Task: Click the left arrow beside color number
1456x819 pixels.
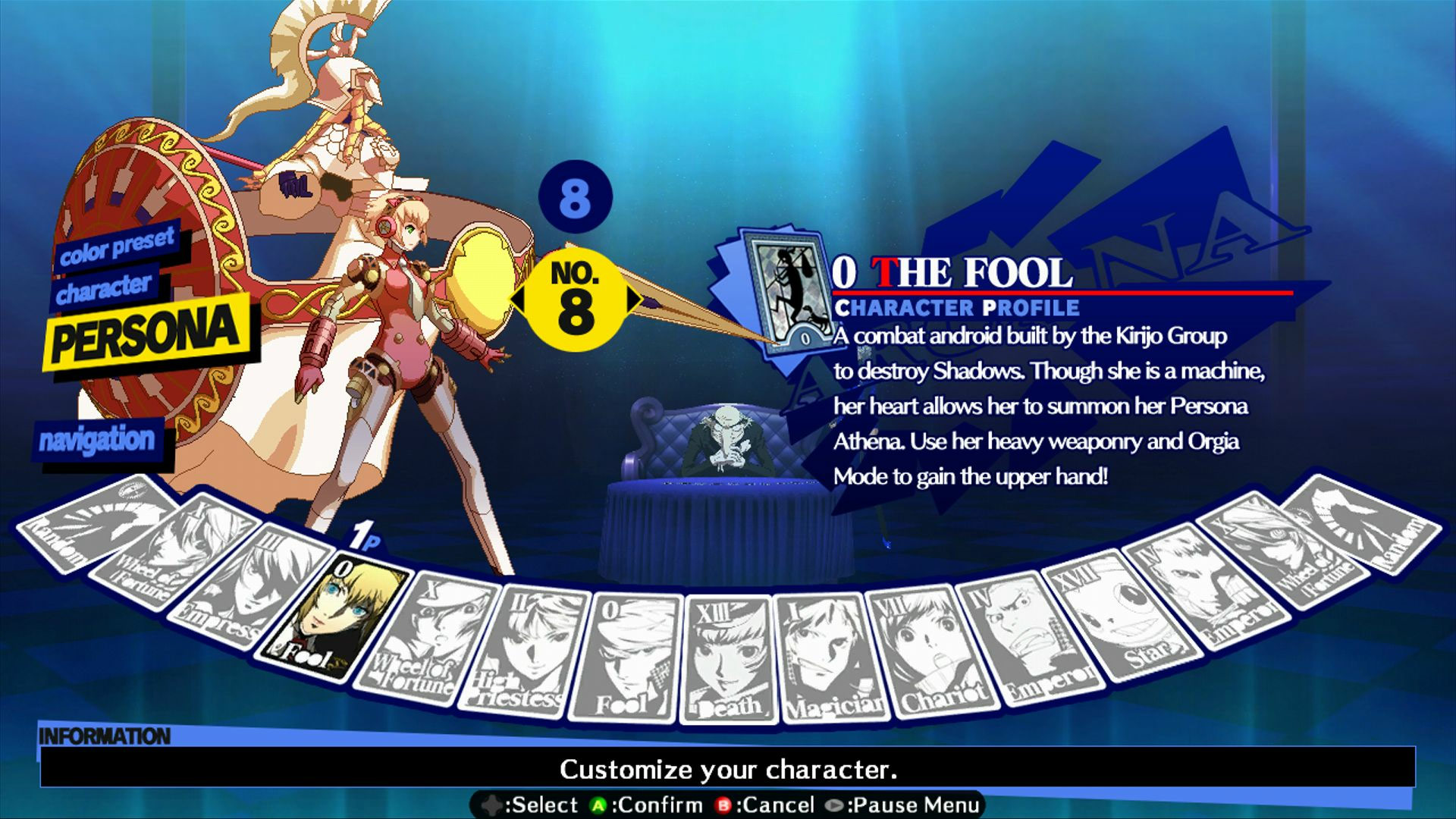Action: 519,300
